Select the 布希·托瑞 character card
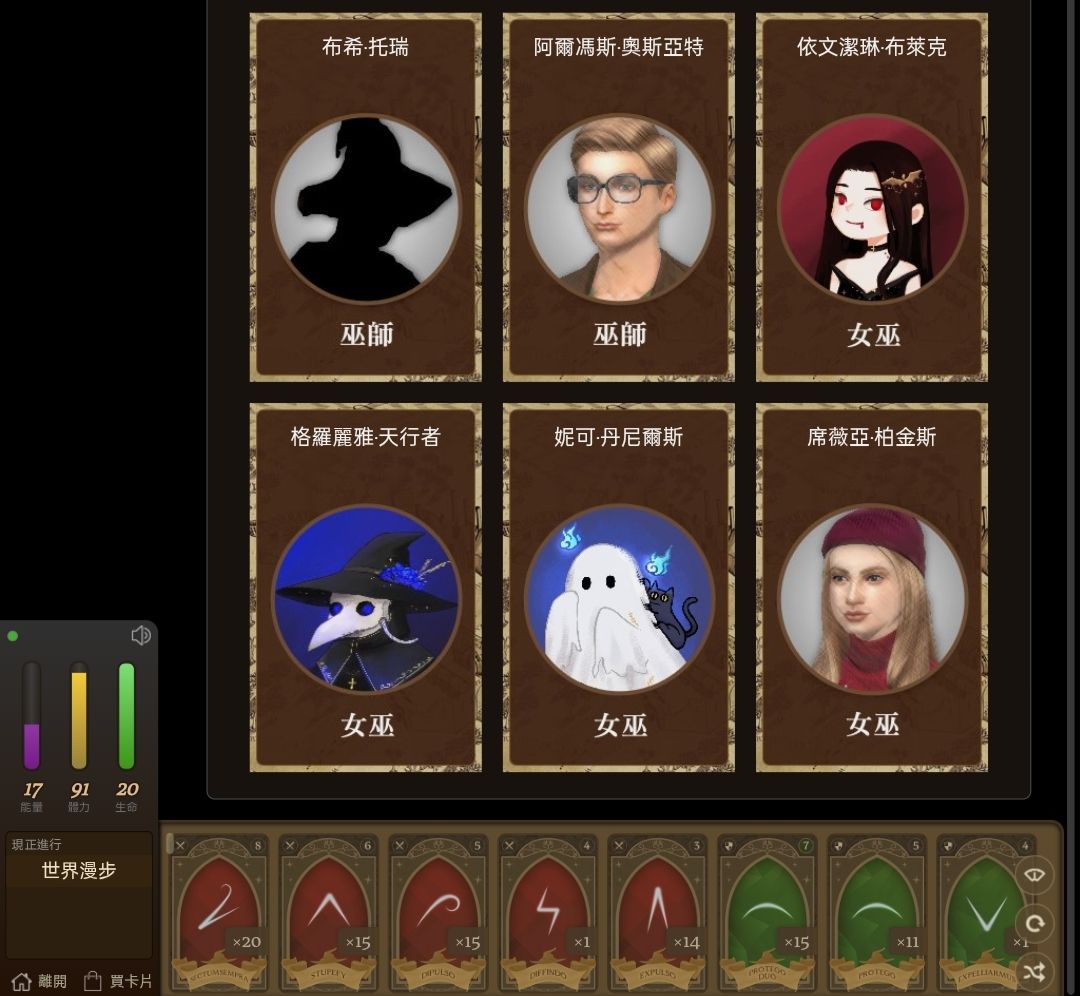 click(365, 197)
